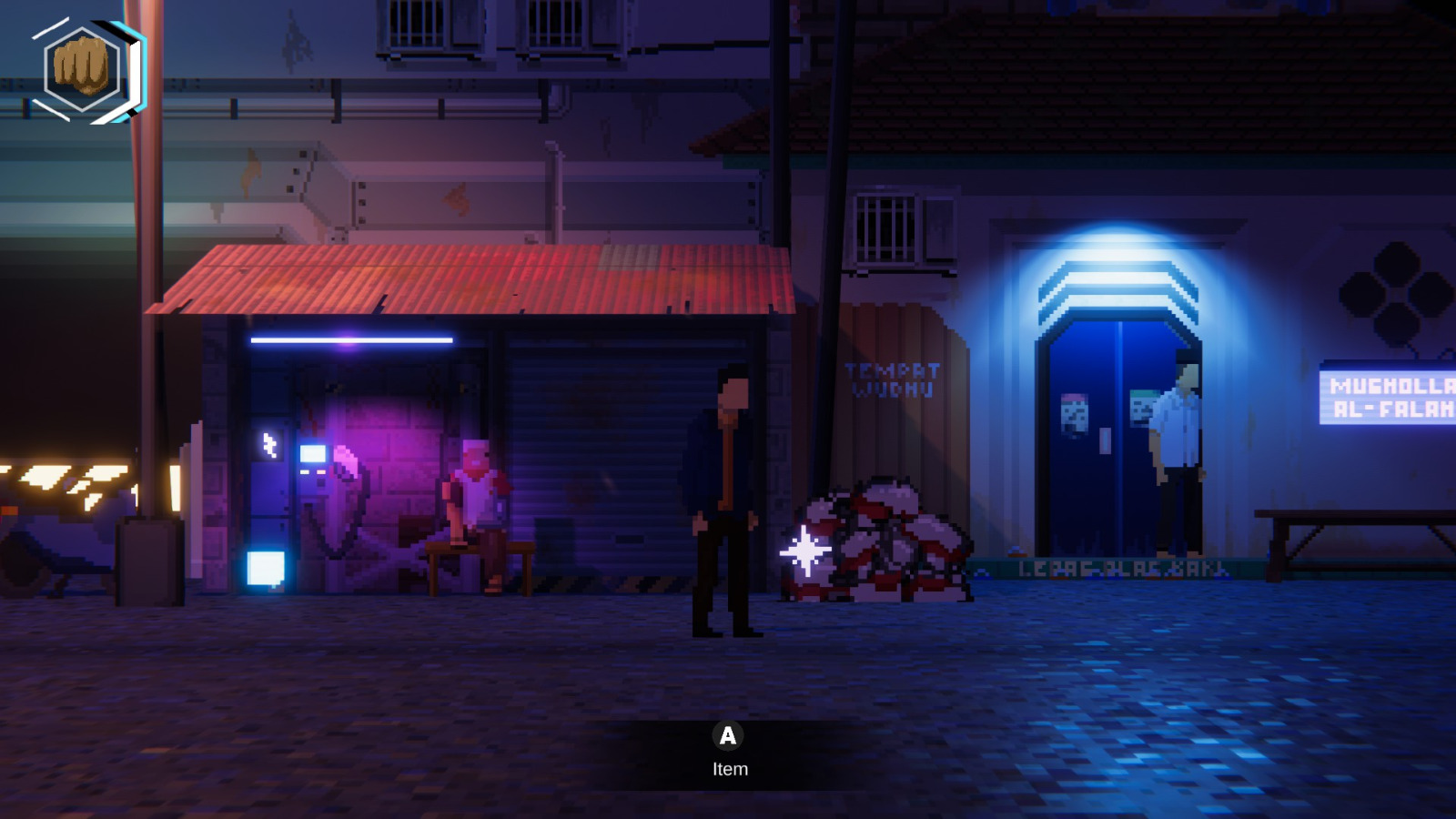Image resolution: width=1456 pixels, height=819 pixels.
Task: Click the fist ability icon top-left
Action: pyautogui.click(x=82, y=68)
